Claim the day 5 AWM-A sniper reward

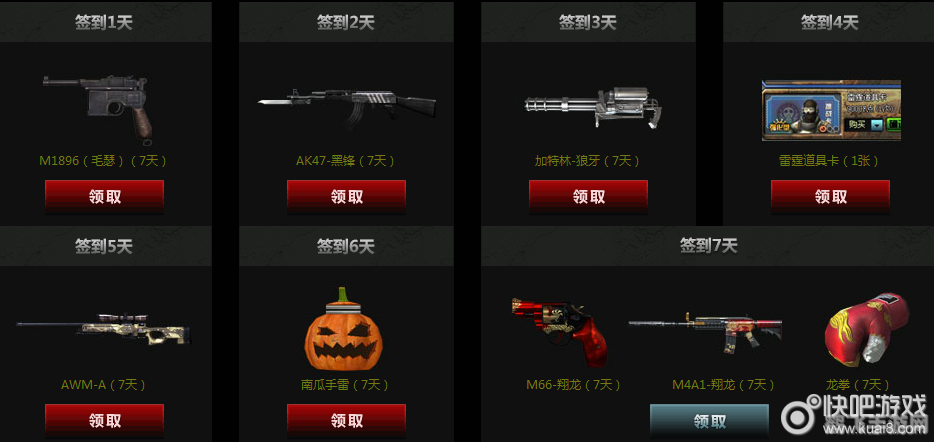click(104, 421)
